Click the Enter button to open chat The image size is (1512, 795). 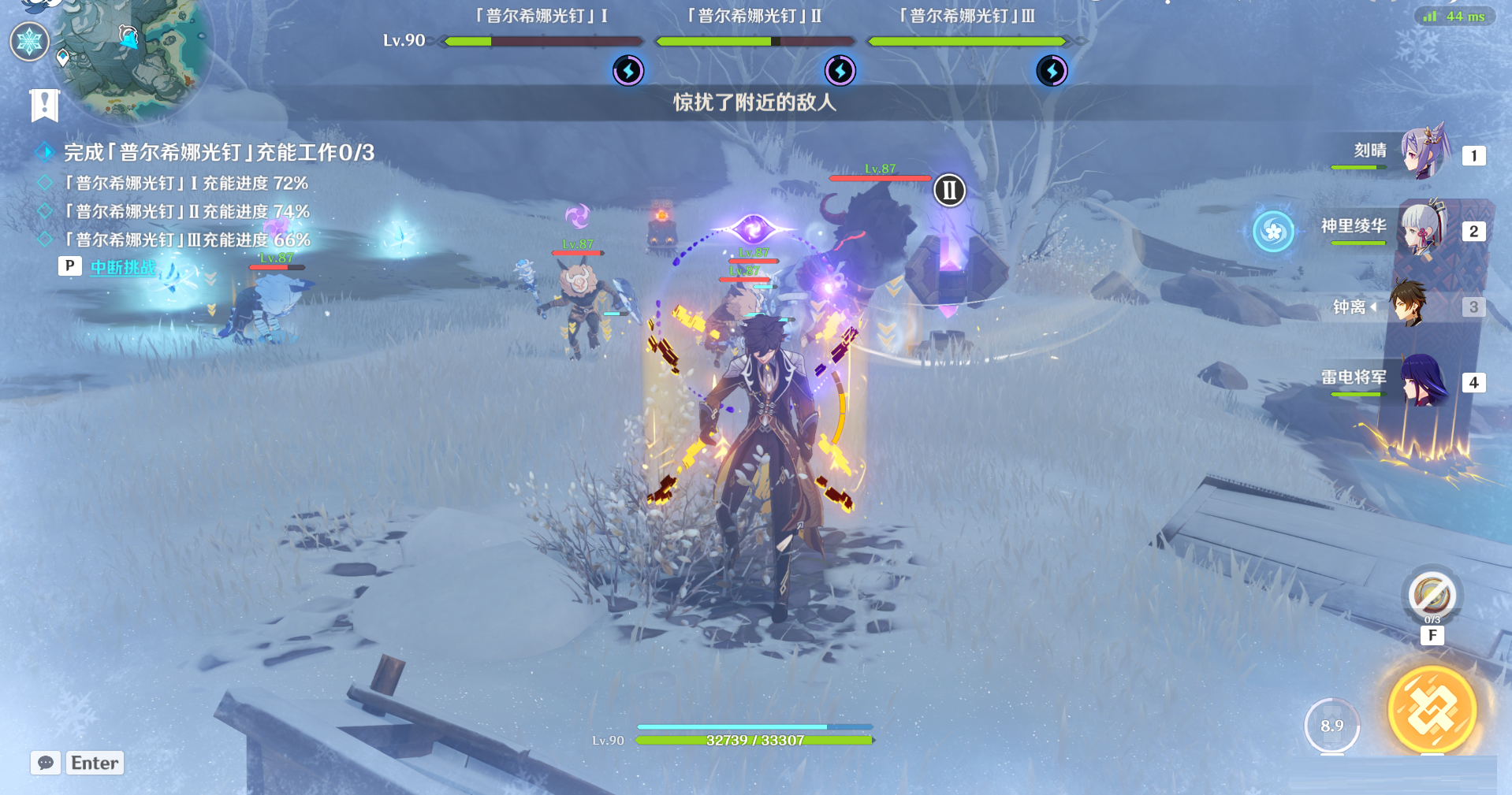94,763
